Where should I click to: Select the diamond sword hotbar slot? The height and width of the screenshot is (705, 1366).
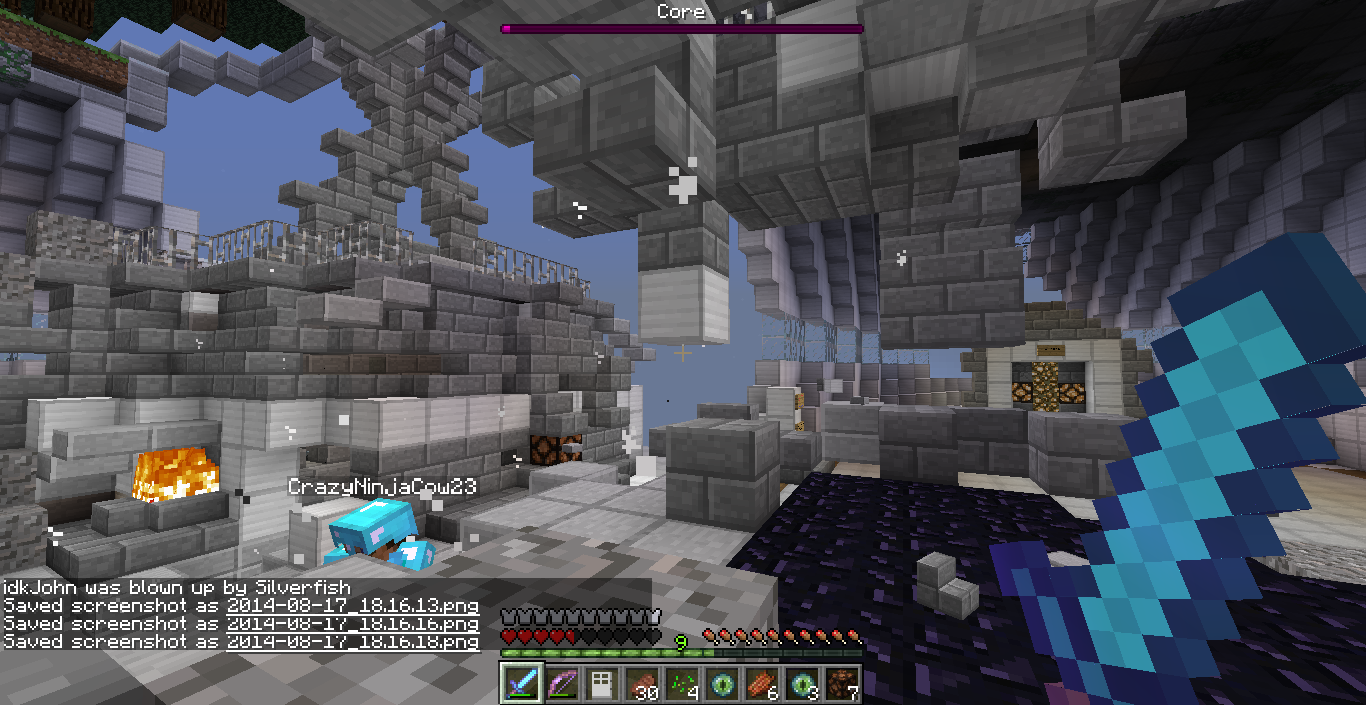click(x=521, y=684)
